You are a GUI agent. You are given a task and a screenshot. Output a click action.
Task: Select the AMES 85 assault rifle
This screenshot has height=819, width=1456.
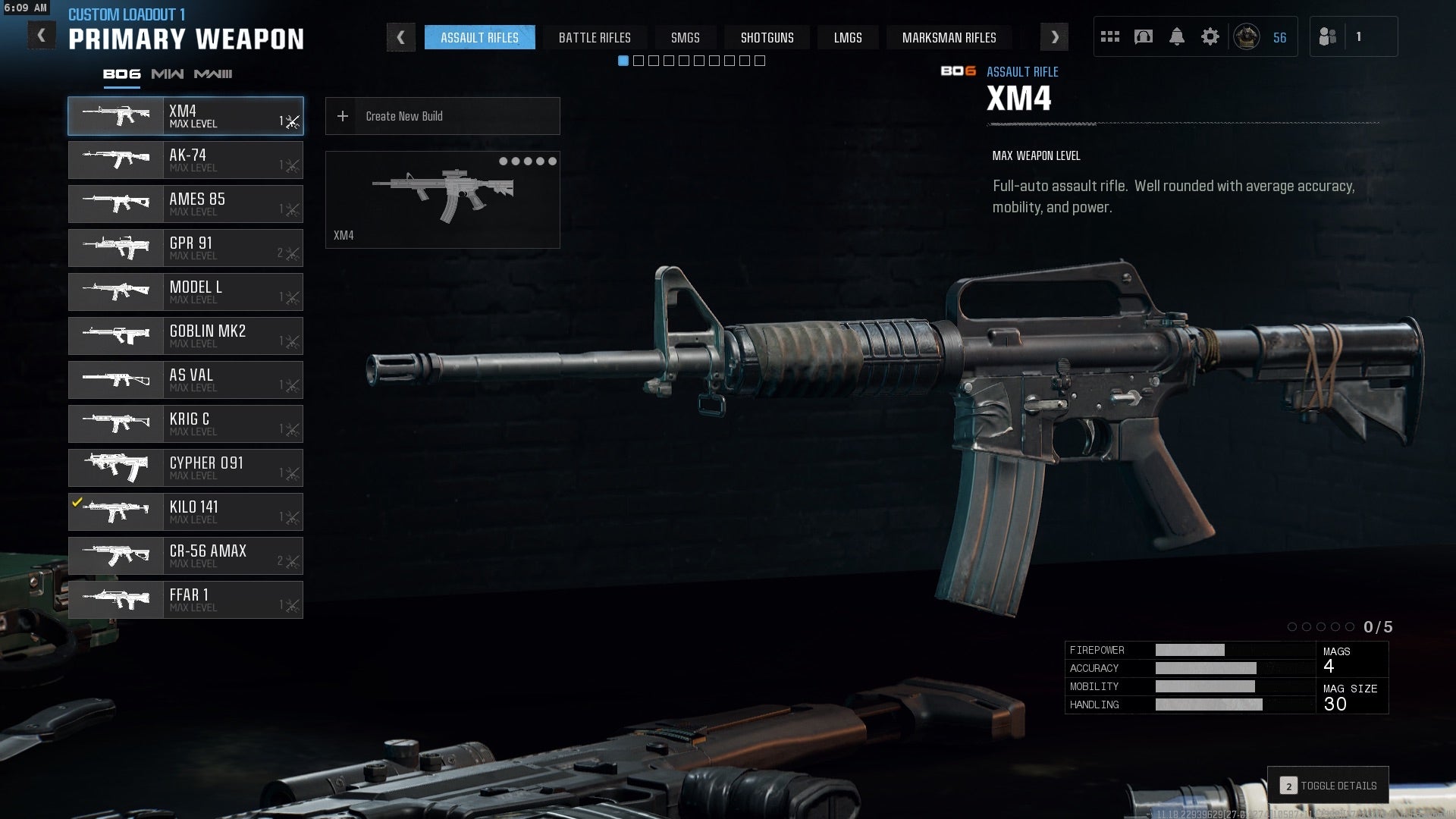186,204
